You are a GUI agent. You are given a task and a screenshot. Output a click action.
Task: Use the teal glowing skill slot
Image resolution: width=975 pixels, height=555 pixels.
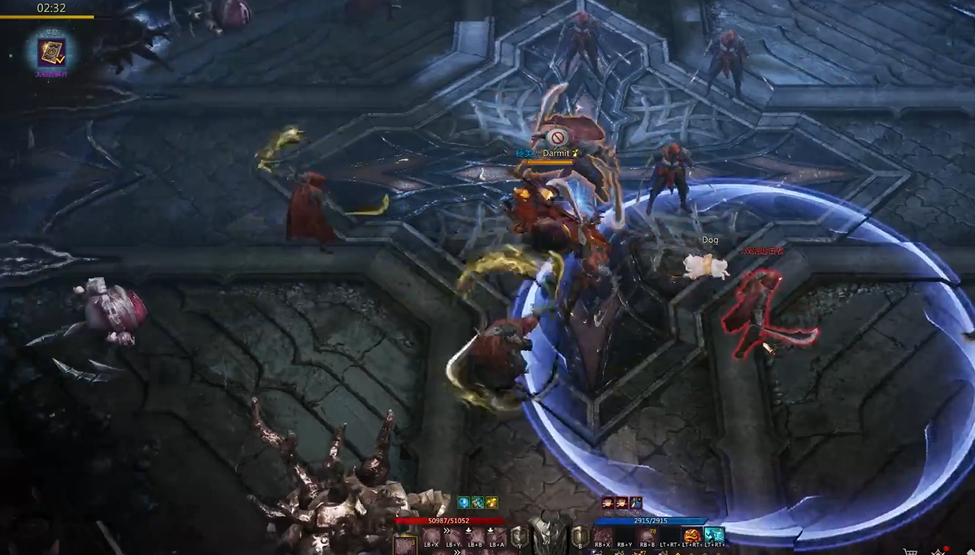click(x=714, y=536)
